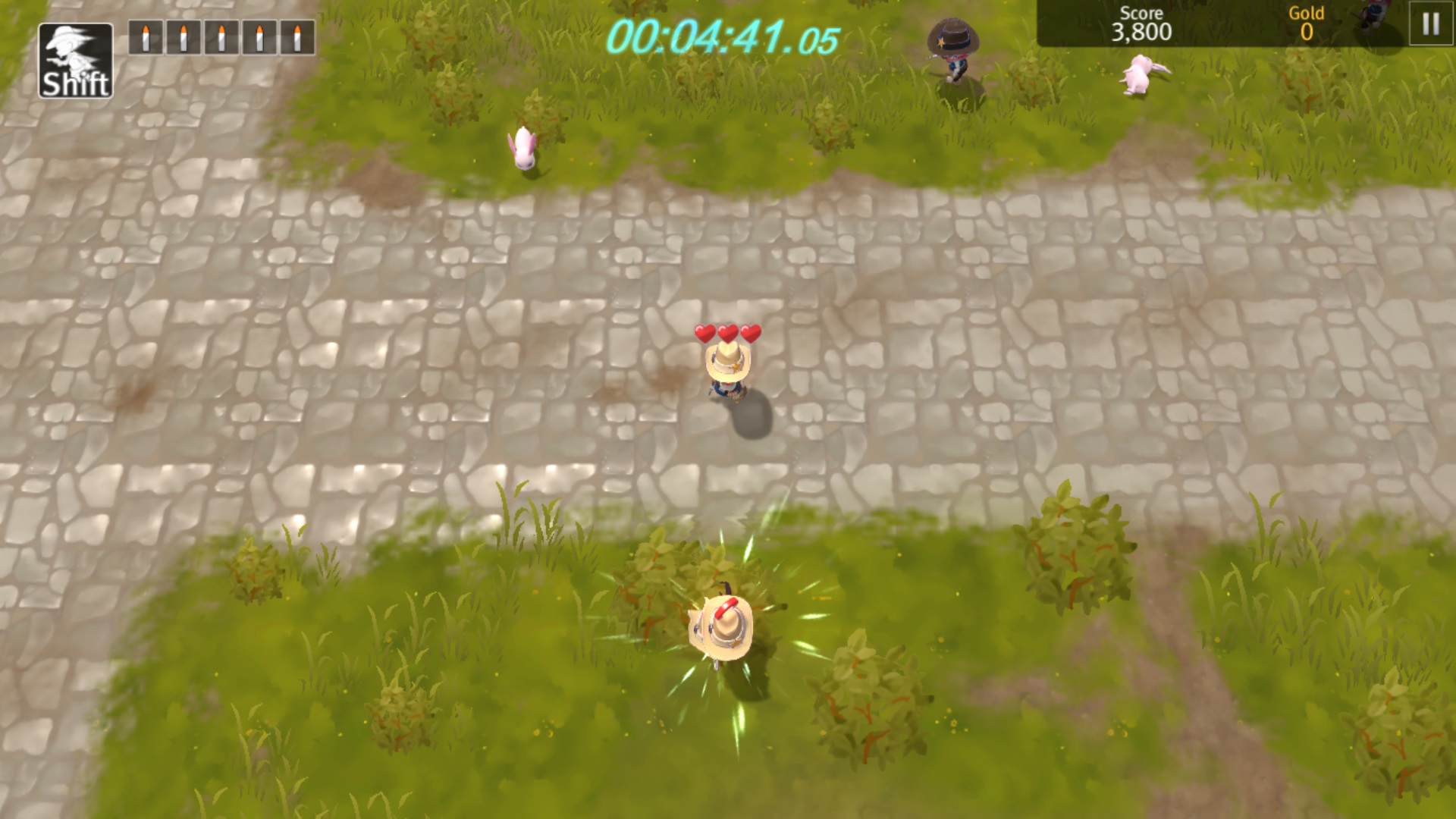Click the fourth bullet in the magazine
Viewport: 1456px width, 819px height.
pos(259,36)
